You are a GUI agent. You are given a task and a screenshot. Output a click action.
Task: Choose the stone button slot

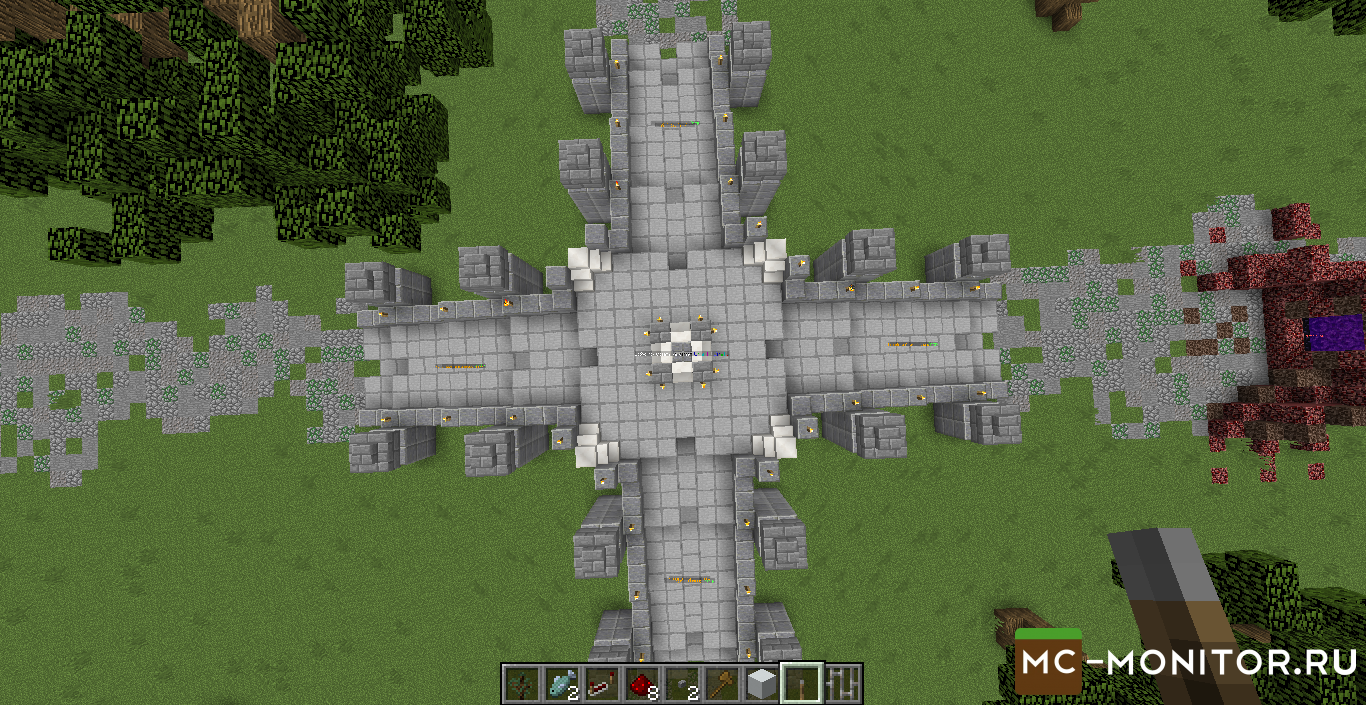pos(681,684)
